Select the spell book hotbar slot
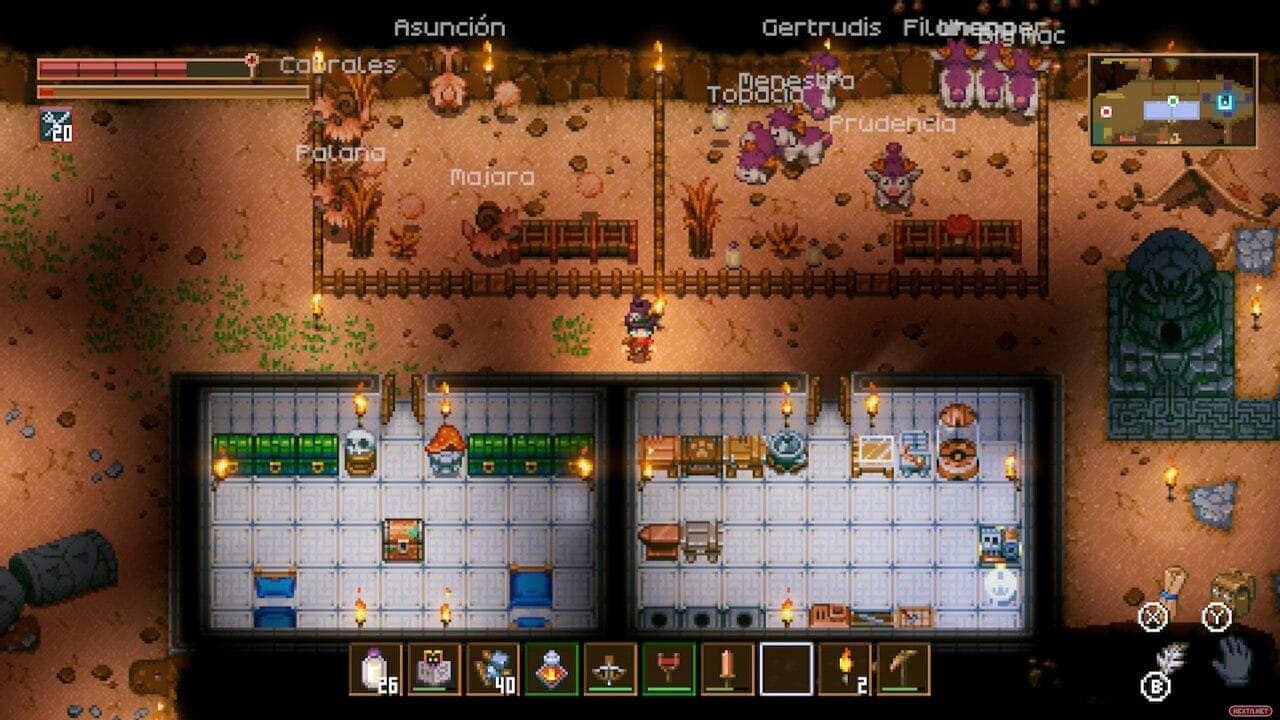This screenshot has width=1280, height=720. (434, 668)
